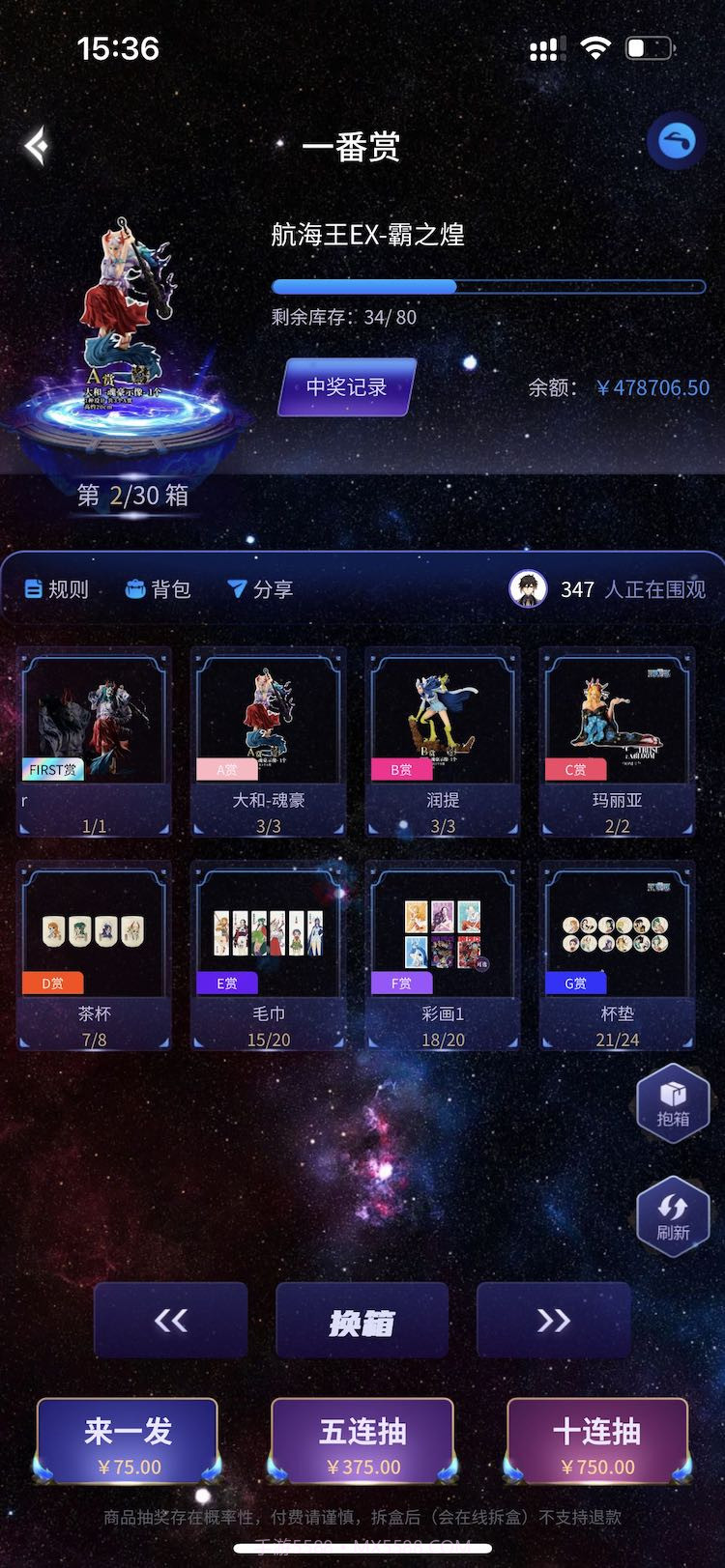725x1568 pixels.
Task: Select the D赏 茶杯 prize tile
Action: point(95,954)
